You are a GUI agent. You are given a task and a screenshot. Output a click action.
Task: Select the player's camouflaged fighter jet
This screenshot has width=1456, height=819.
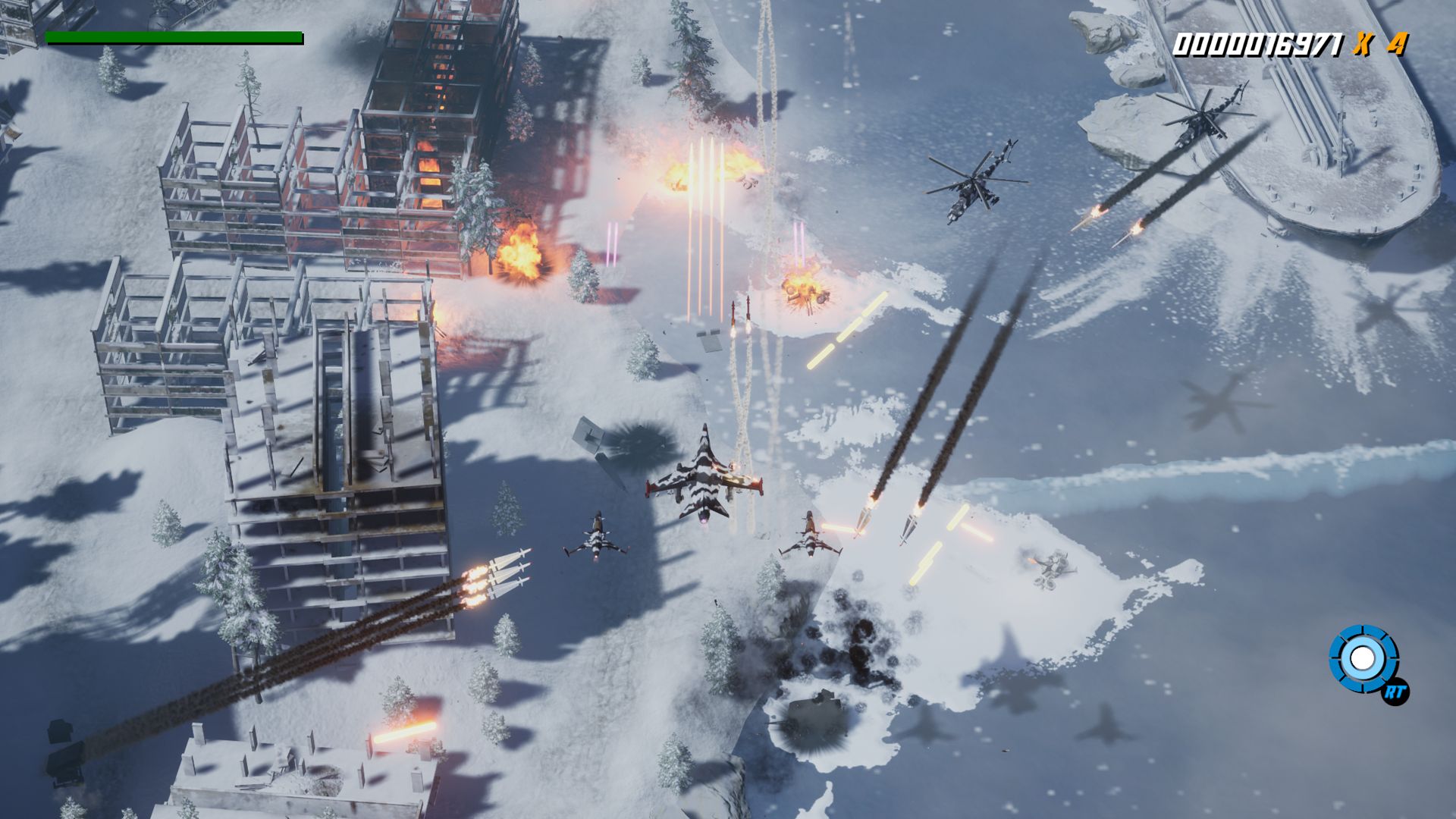[x=705, y=485]
